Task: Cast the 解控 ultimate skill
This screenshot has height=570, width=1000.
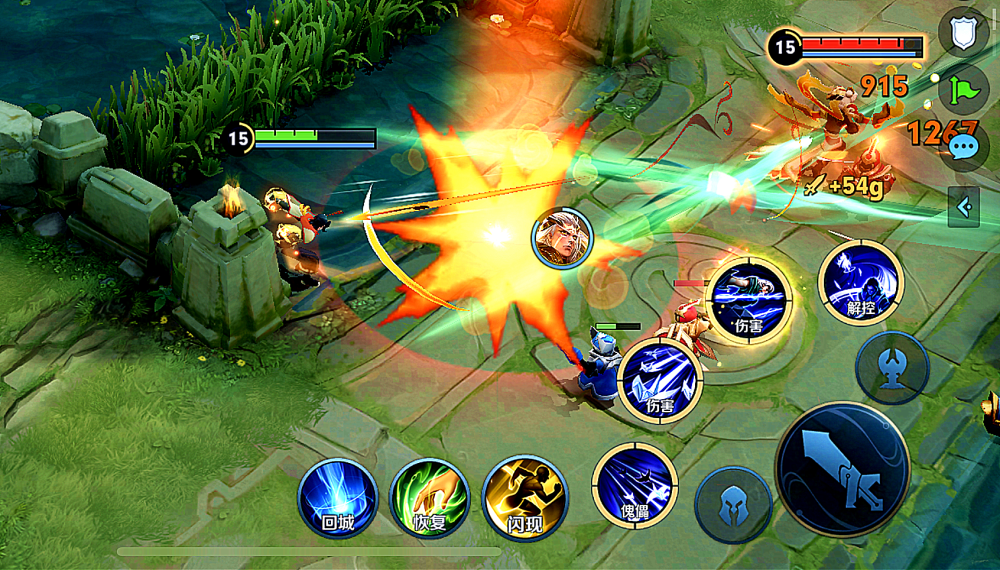Action: pos(861,283)
